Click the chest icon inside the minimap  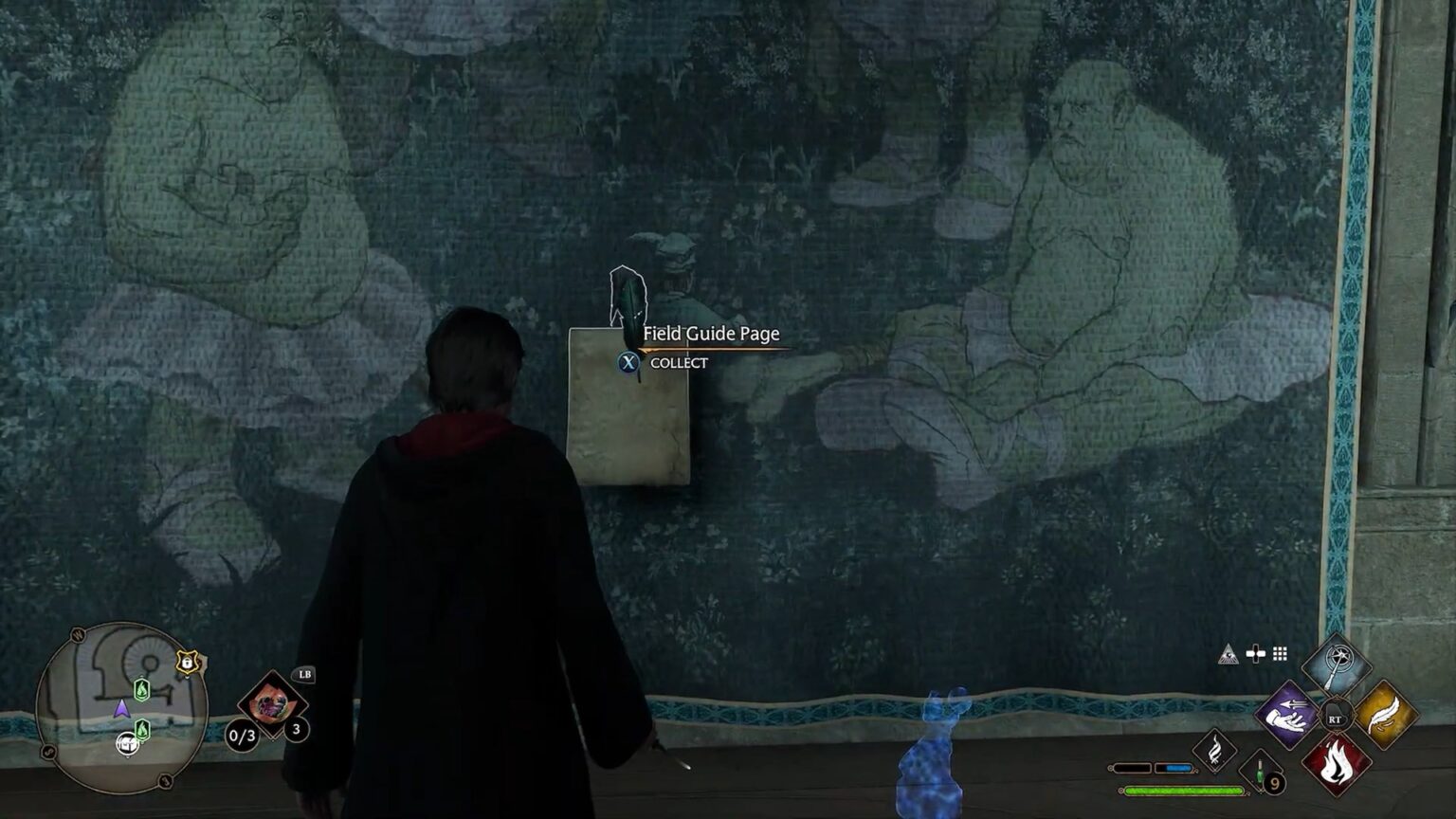click(128, 745)
